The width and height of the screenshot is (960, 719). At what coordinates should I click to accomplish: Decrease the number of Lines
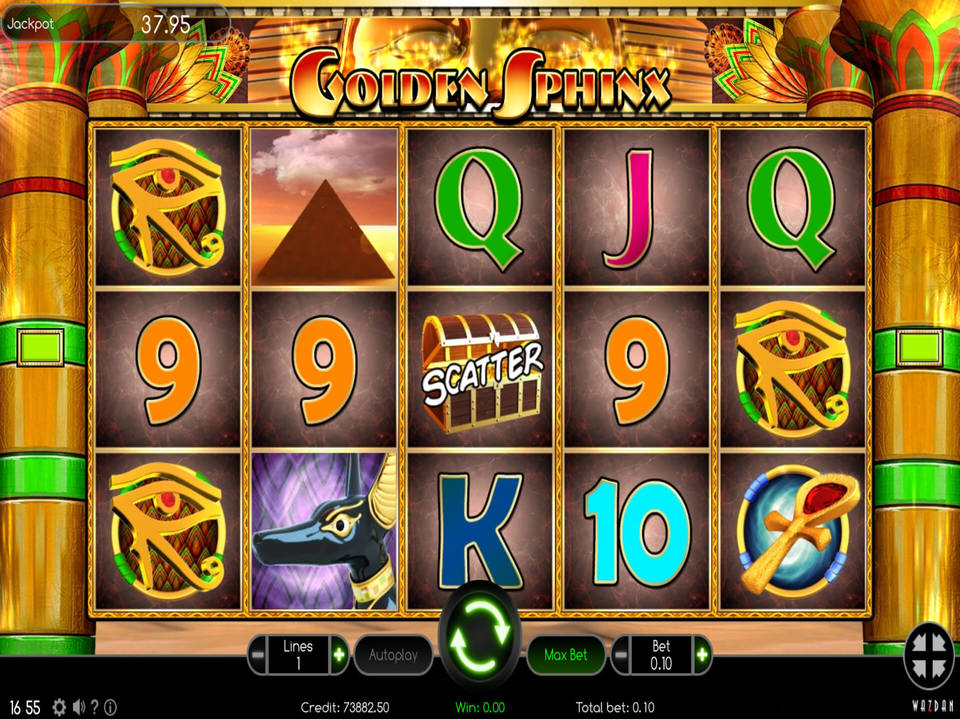[260, 655]
